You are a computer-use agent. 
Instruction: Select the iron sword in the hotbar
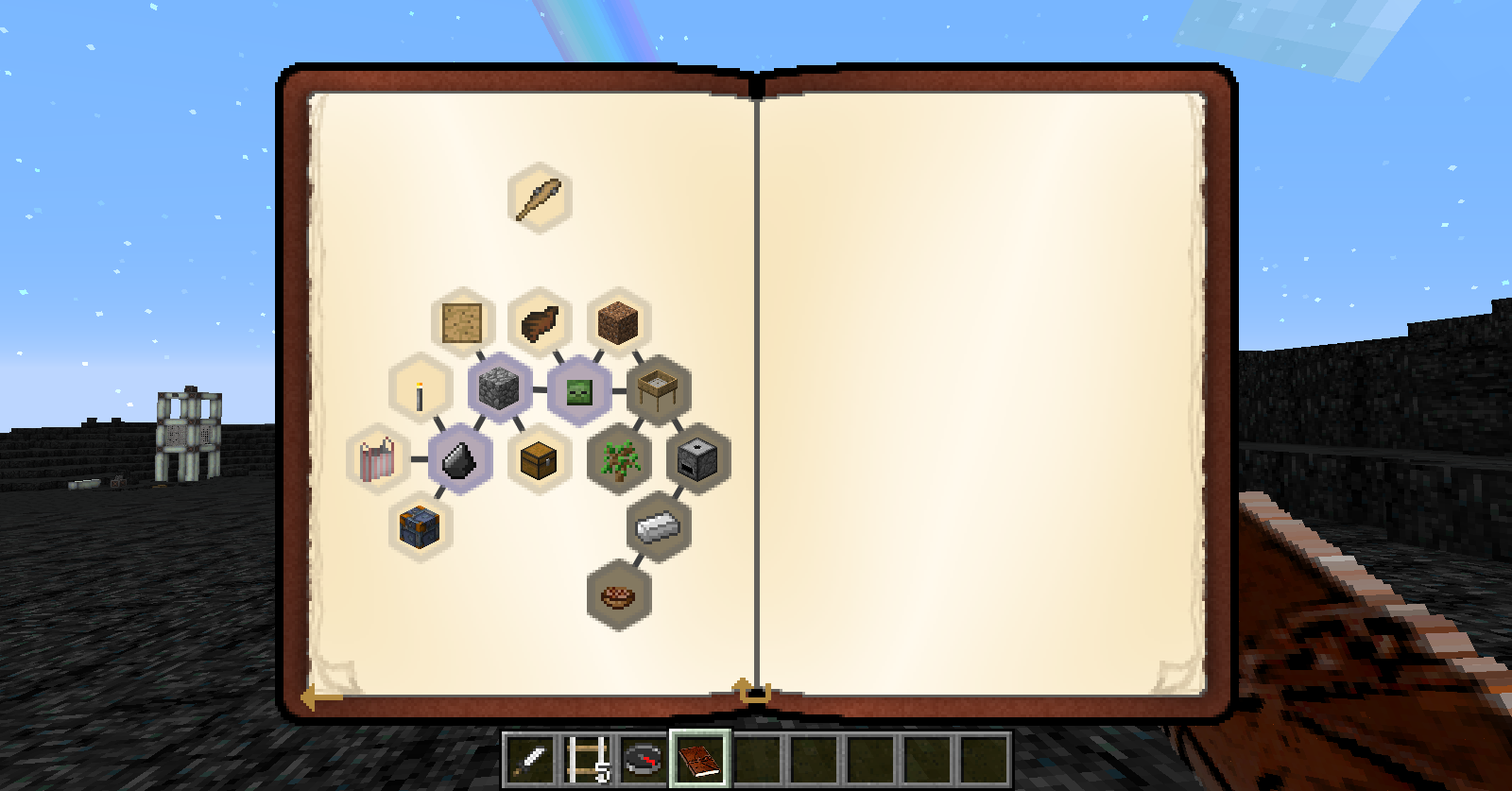point(529,763)
